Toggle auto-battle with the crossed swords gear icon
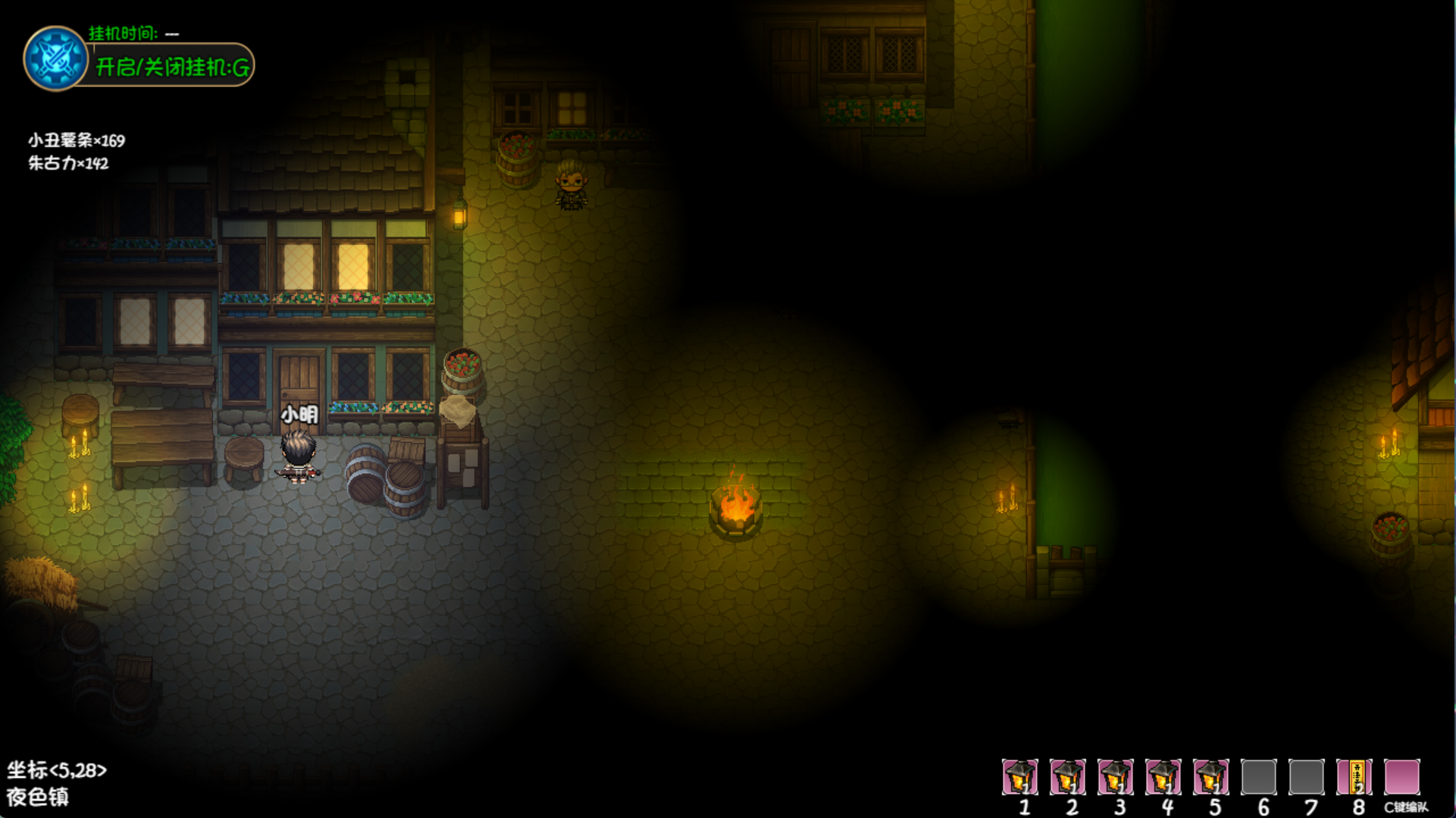Image resolution: width=1456 pixels, height=818 pixels. pos(55,58)
